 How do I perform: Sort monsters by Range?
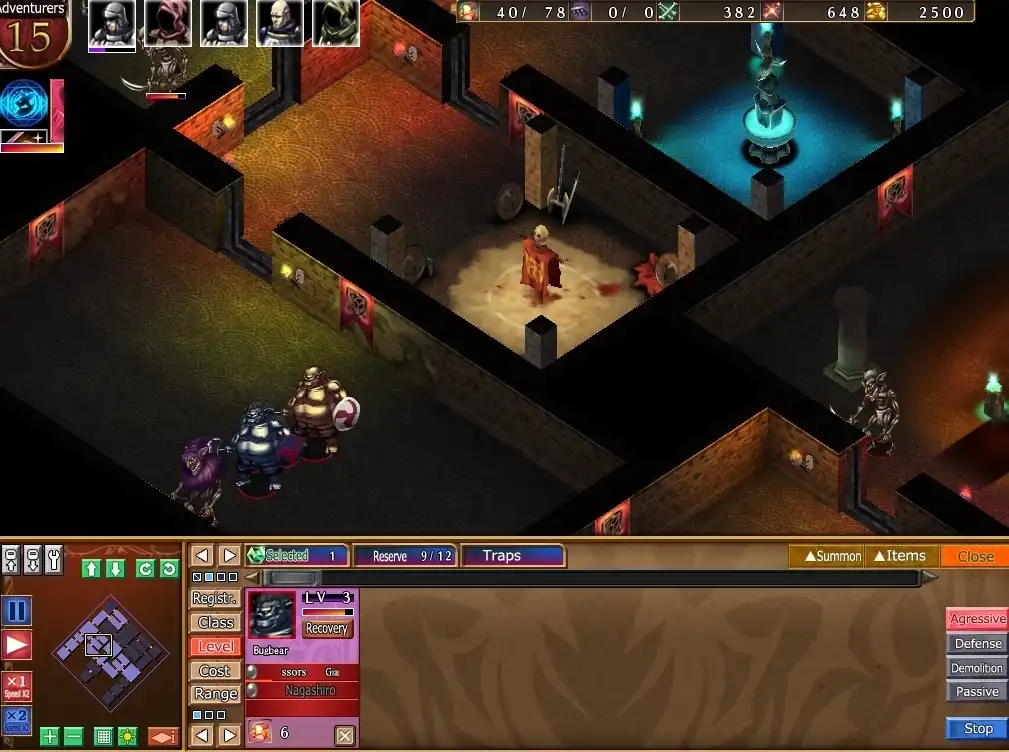(215, 694)
